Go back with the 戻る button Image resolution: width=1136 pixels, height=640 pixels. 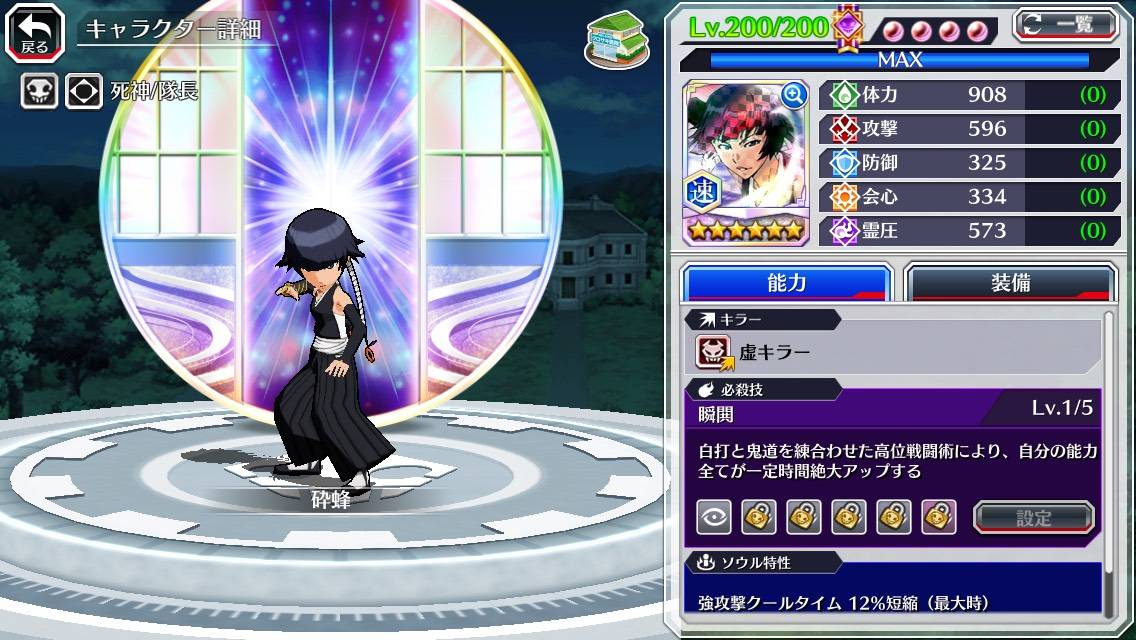pyautogui.click(x=35, y=30)
